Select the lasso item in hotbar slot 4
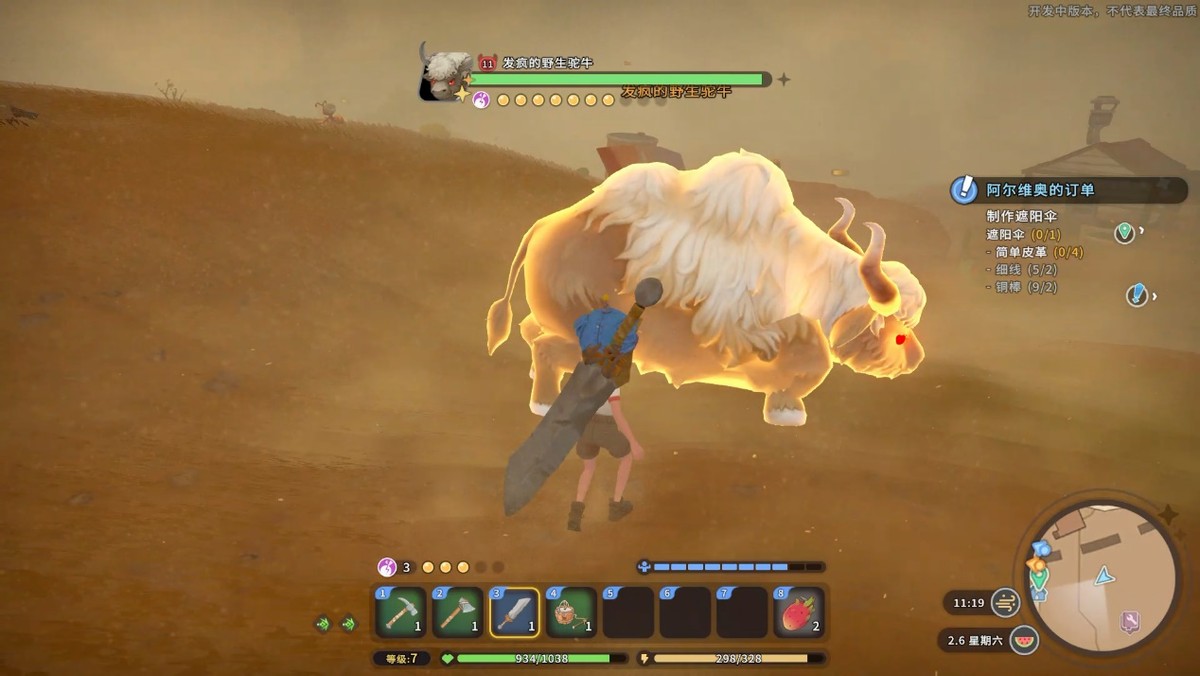This screenshot has width=1200, height=676. tap(571, 612)
